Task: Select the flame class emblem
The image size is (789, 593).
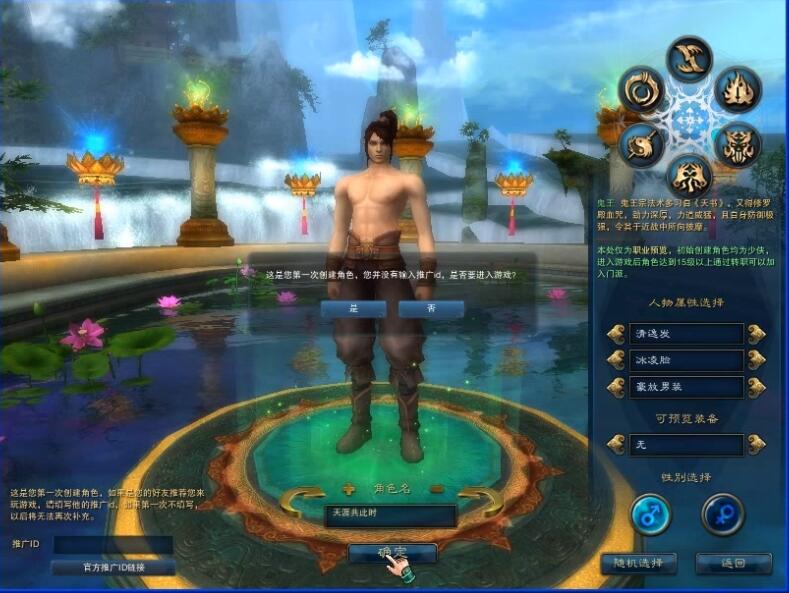Action: [x=737, y=90]
